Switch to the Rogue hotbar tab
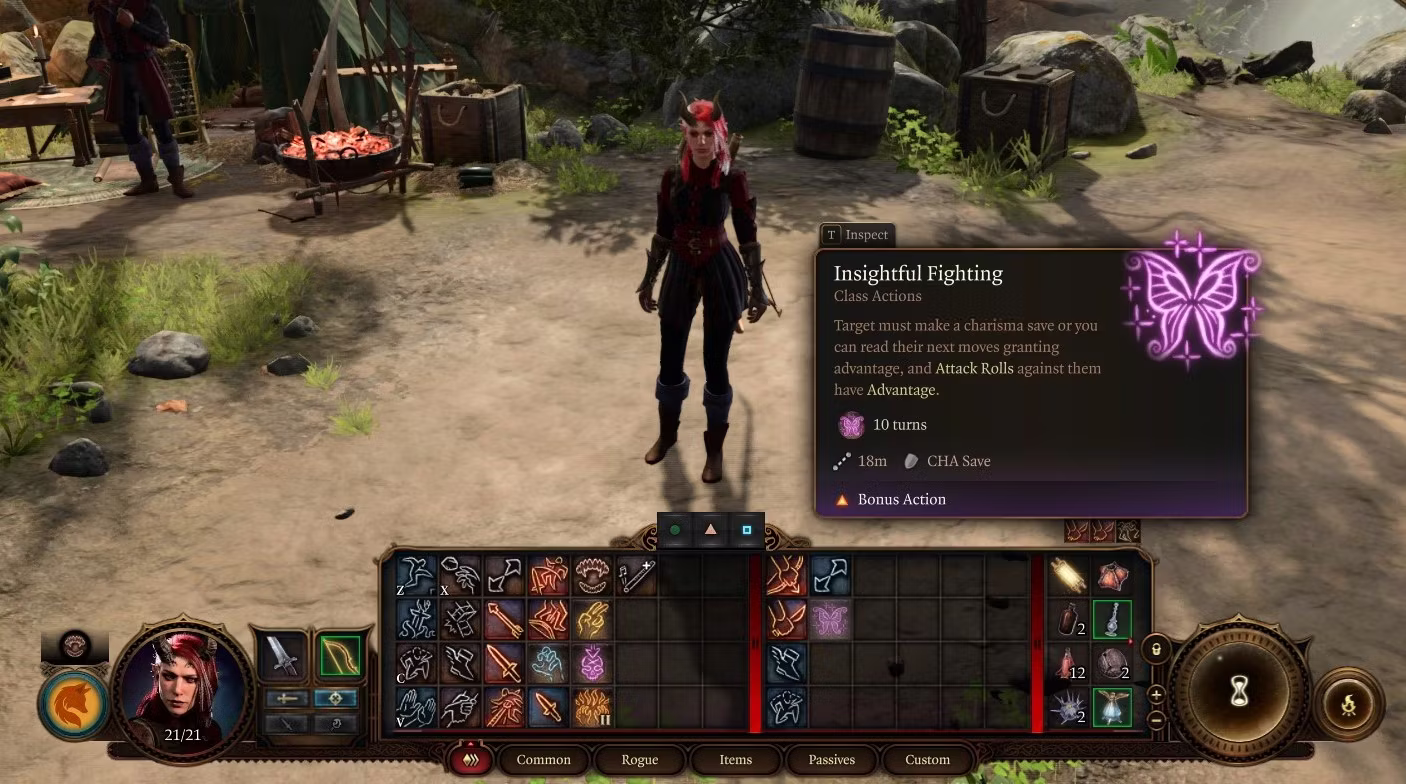The width and height of the screenshot is (1406, 784). (x=639, y=760)
